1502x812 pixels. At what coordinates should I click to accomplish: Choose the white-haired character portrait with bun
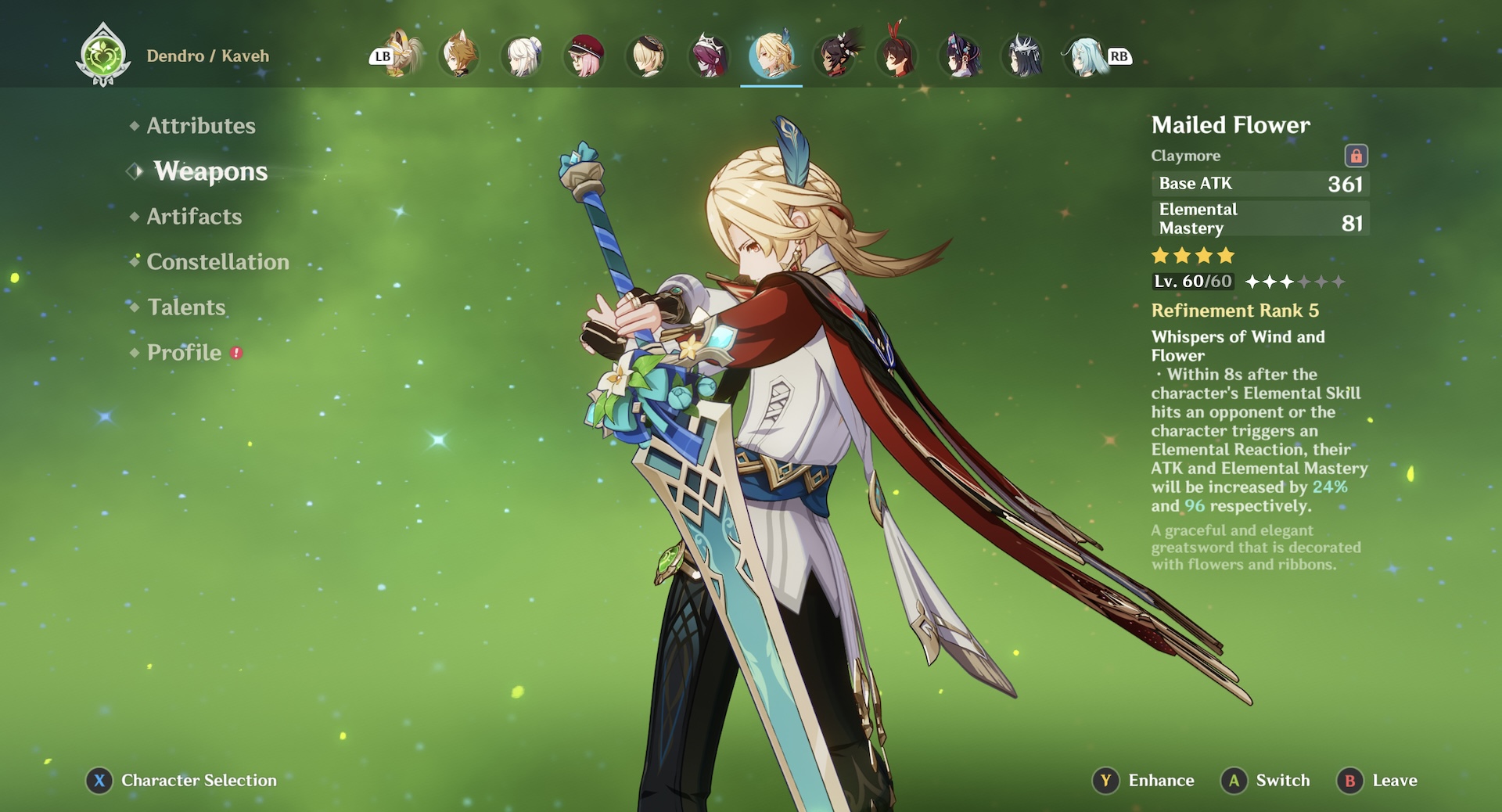coord(522,56)
